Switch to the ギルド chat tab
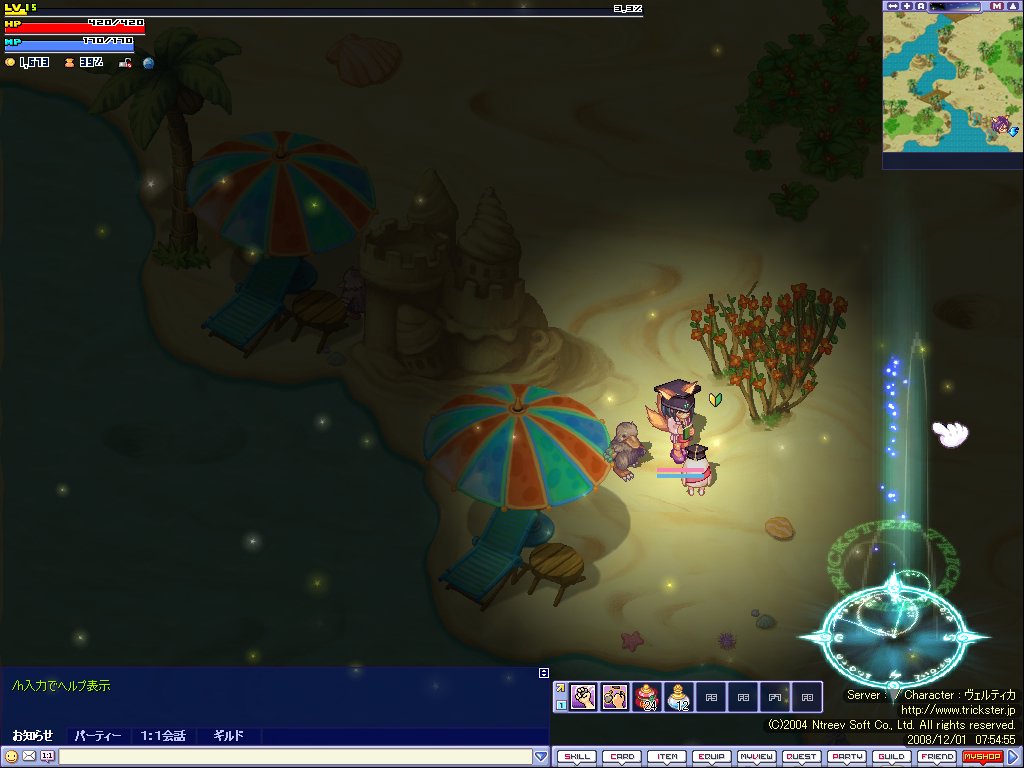1024x768 pixels. (228, 736)
